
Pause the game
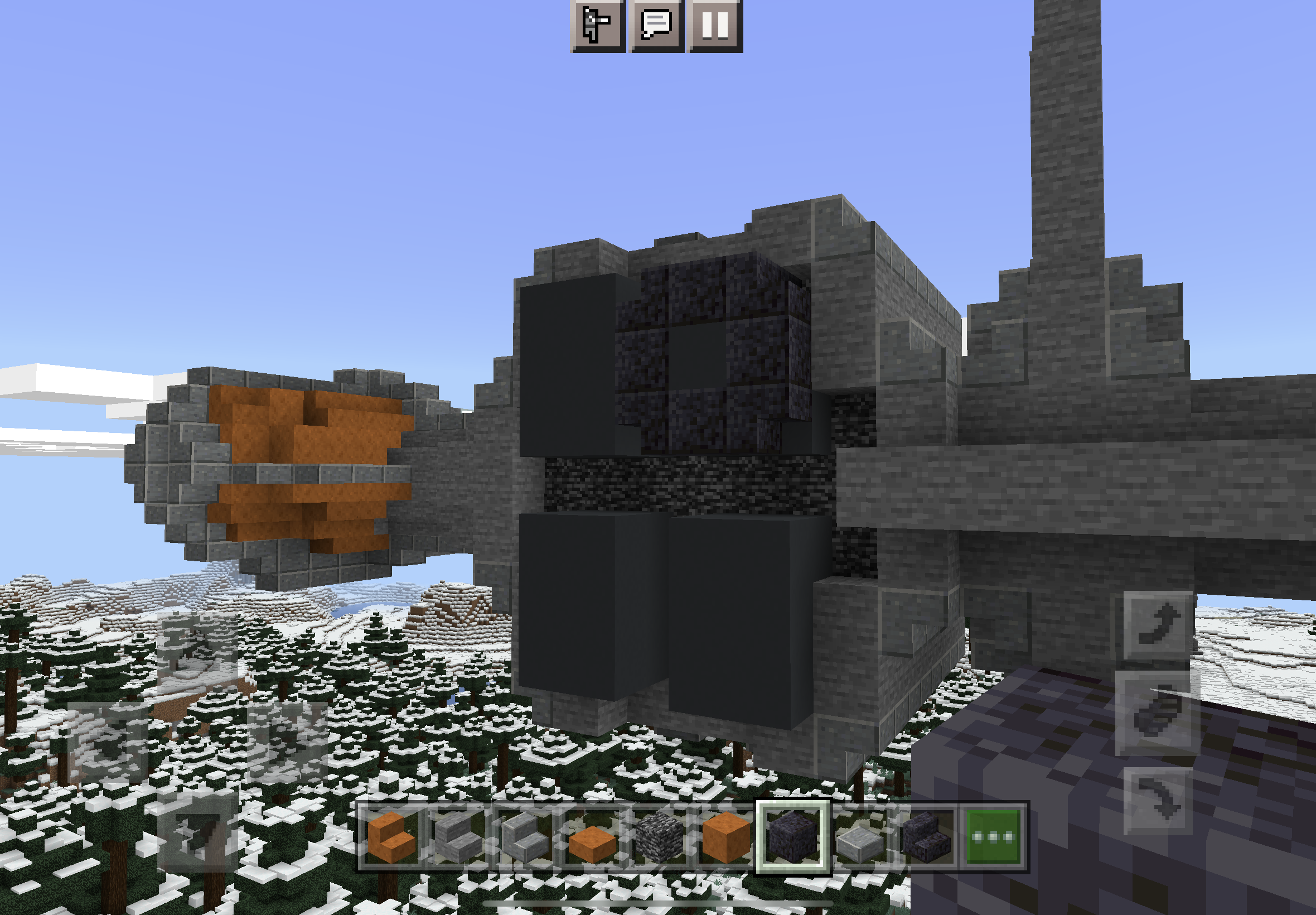[715, 25]
